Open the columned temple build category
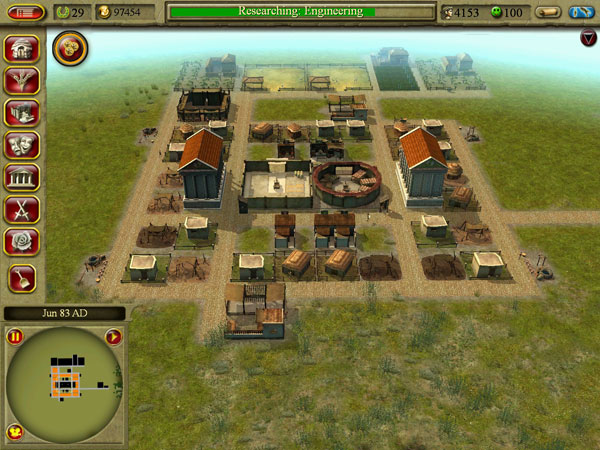The width and height of the screenshot is (600, 450). click(x=22, y=177)
